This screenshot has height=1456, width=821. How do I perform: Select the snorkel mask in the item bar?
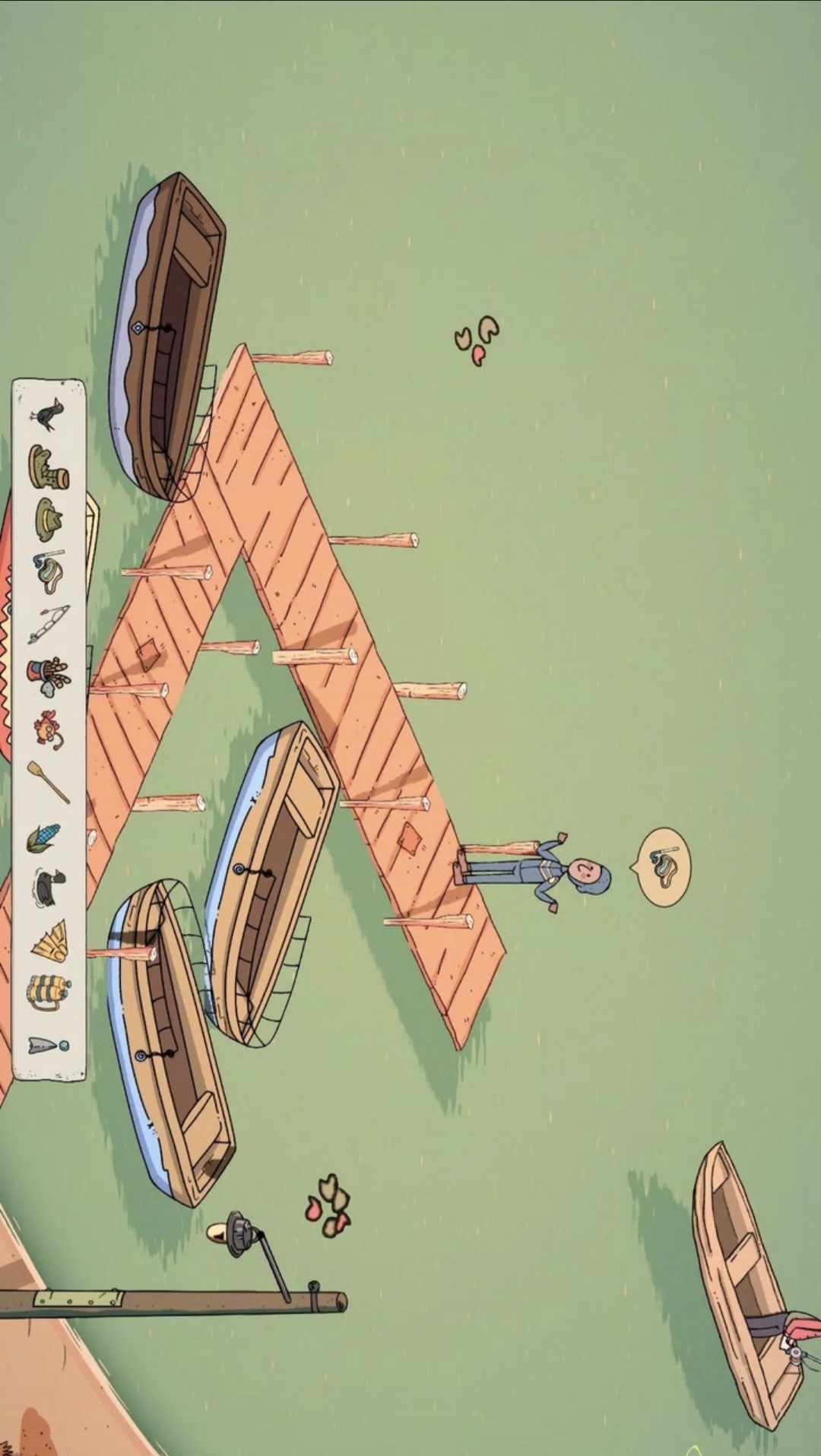click(49, 571)
